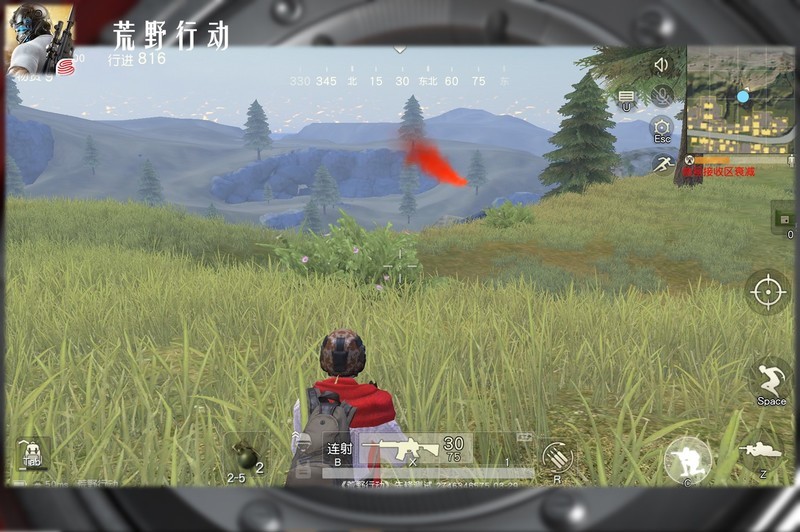Select the grenade item slot

pos(244,455)
